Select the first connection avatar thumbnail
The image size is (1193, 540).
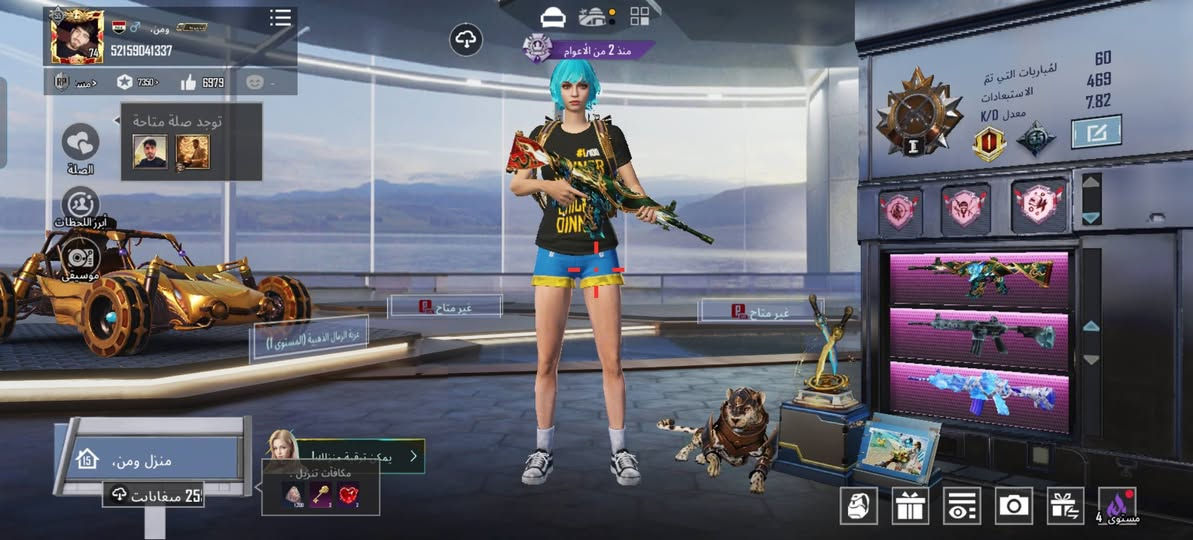(150, 151)
